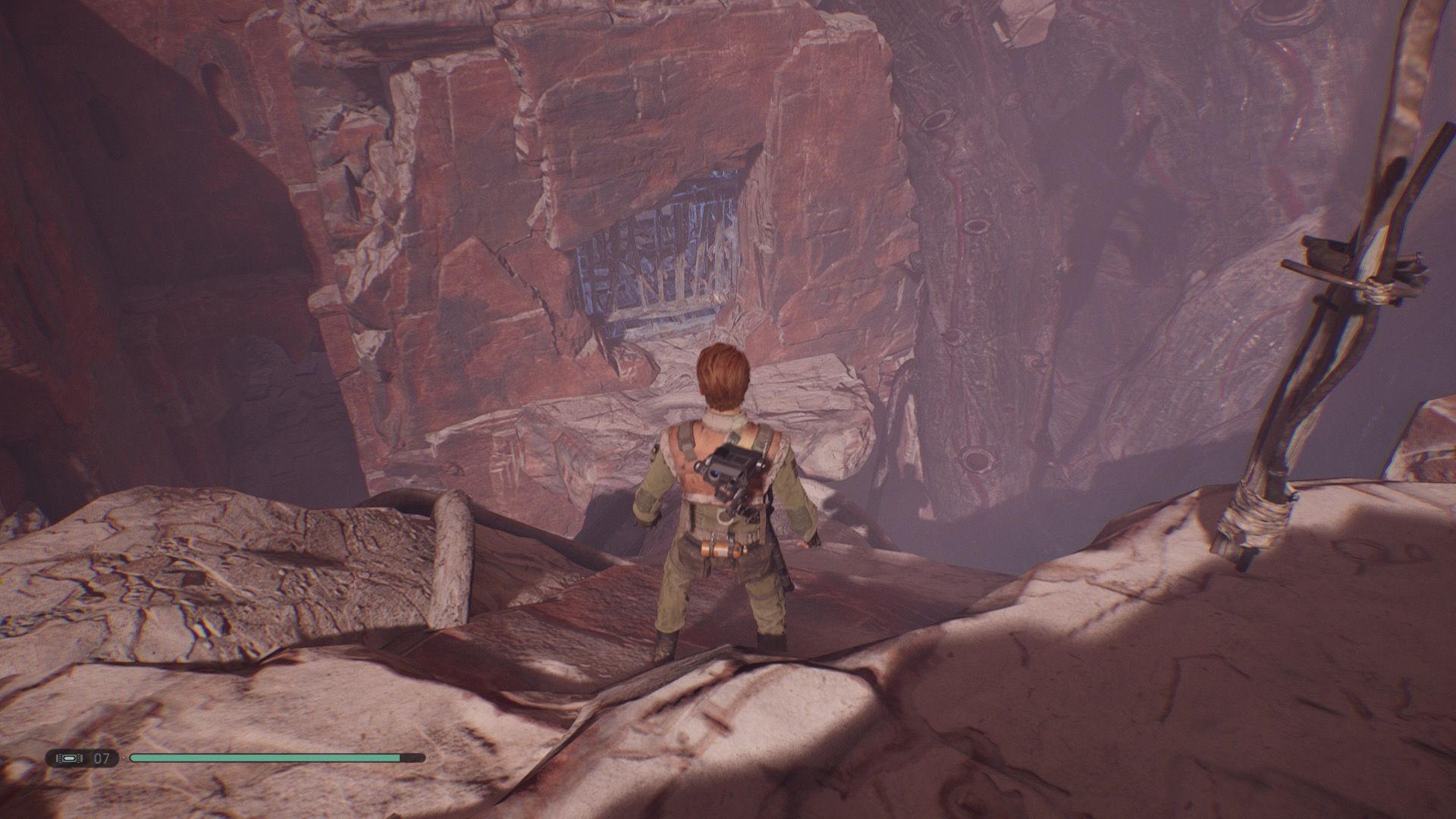
Task: Select the stim counter showing 07
Action: 102,758
